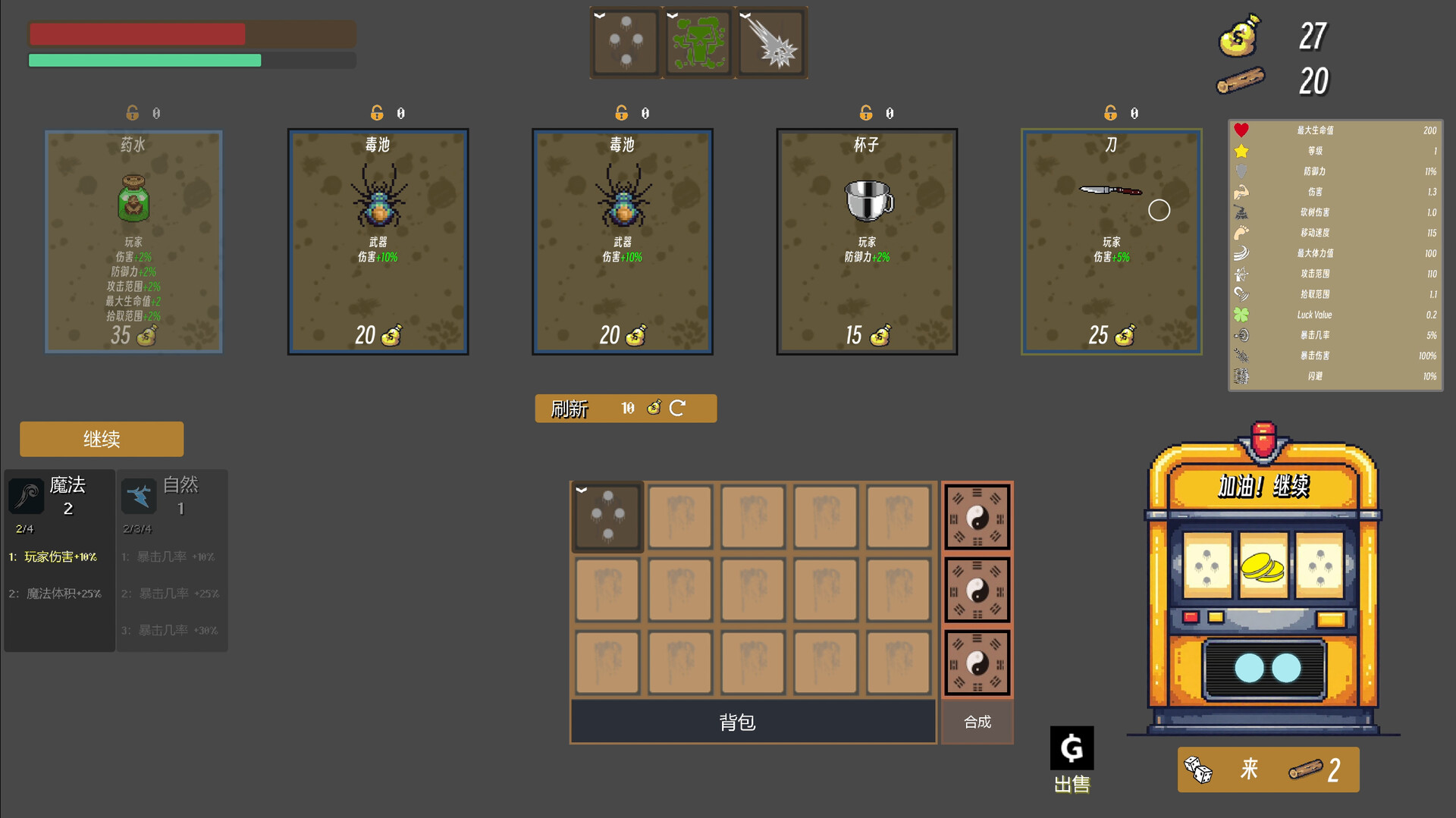Image resolution: width=1456 pixels, height=818 pixels.
Task: Toggle the lock above the 药水 card
Action: pos(132,111)
